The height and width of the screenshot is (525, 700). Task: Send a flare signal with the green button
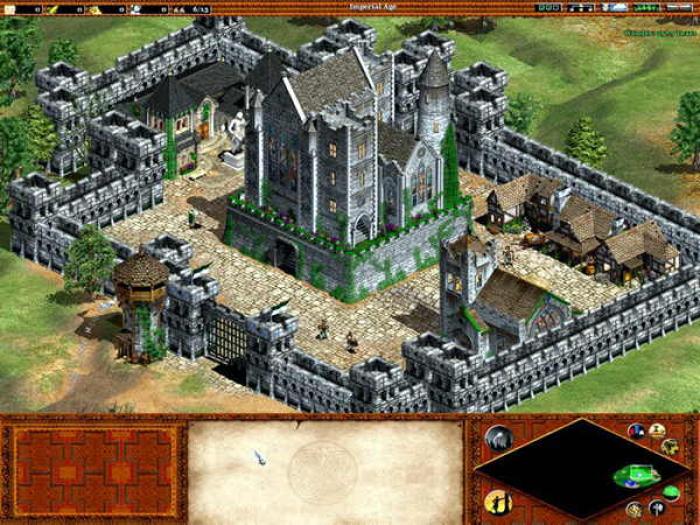pos(671,490)
